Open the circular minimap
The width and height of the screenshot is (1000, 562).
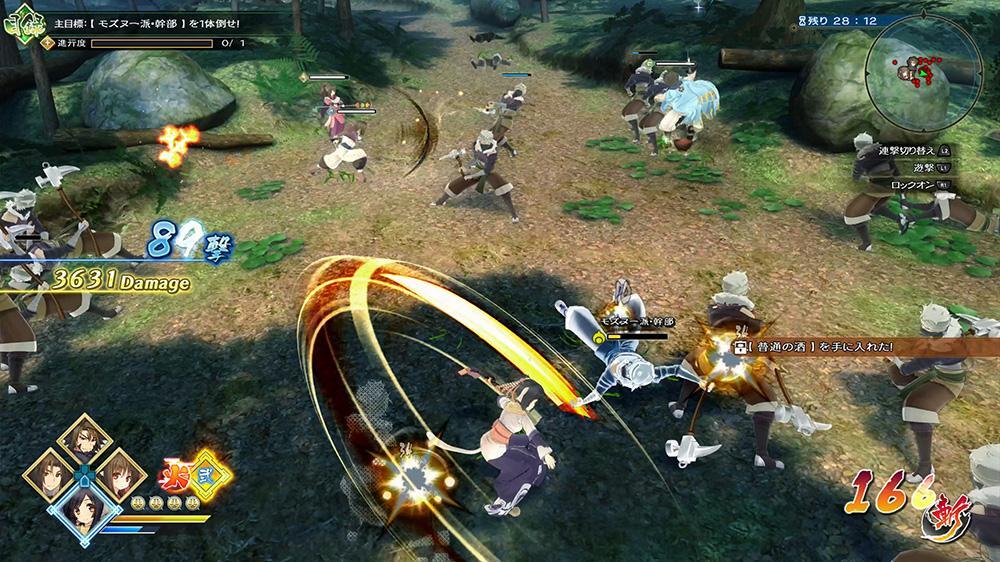point(921,68)
